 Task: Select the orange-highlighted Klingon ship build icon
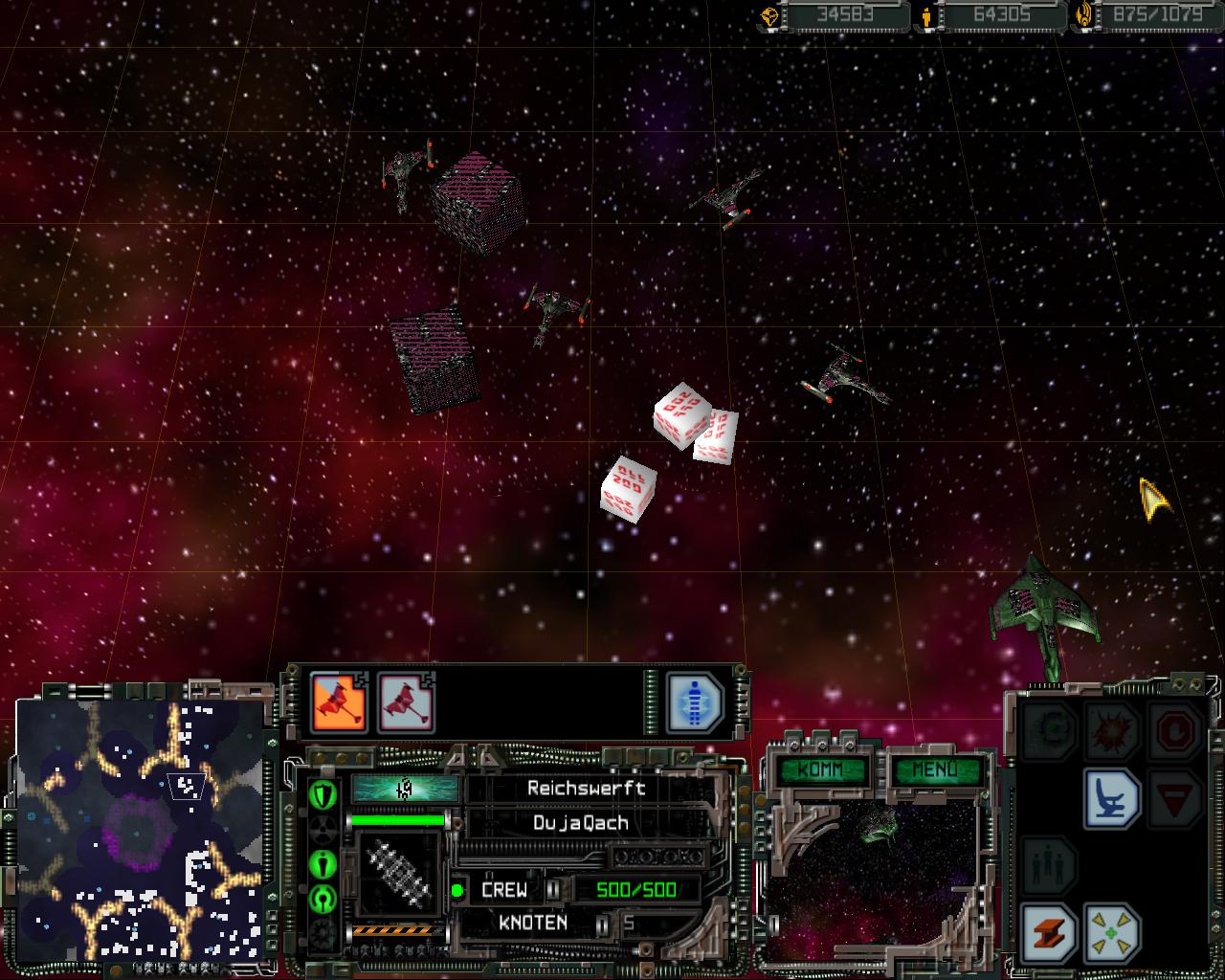[339, 702]
